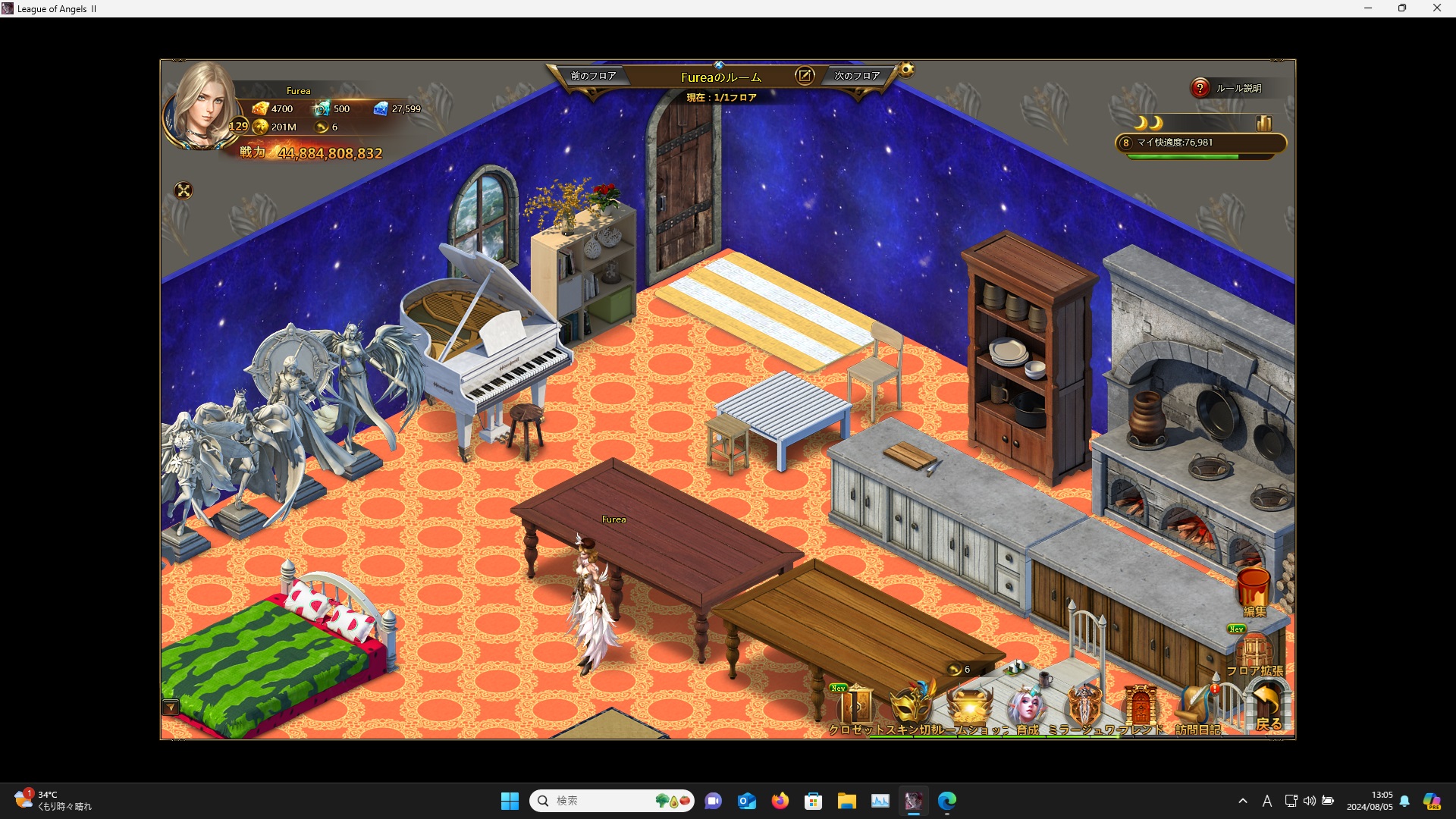Viewport: 1456px width, 819px height.
Task: Go to the next floor (次のフロア)
Action: click(857, 76)
